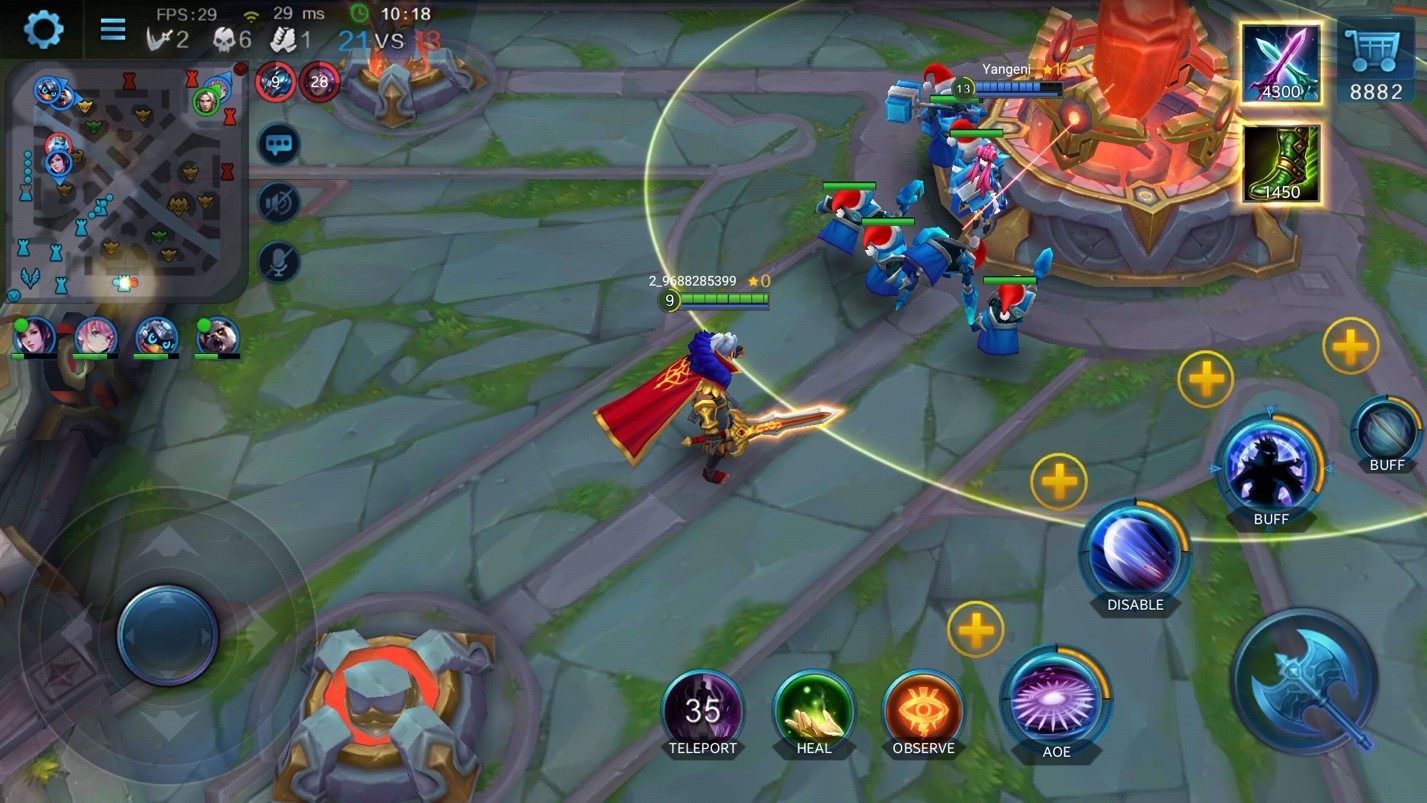Screen dimensions: 1427x803
Task: Open the gear settings menu
Action: pos(43,29)
